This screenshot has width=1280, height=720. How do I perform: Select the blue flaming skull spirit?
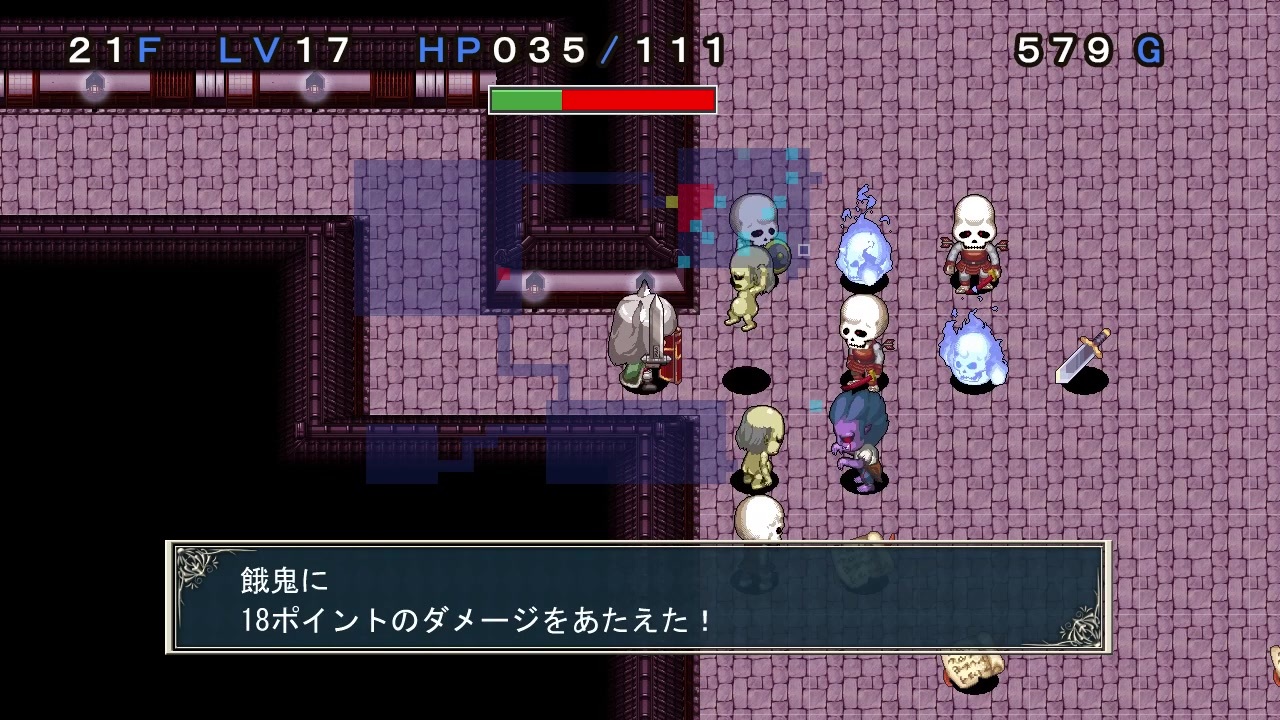coord(865,245)
